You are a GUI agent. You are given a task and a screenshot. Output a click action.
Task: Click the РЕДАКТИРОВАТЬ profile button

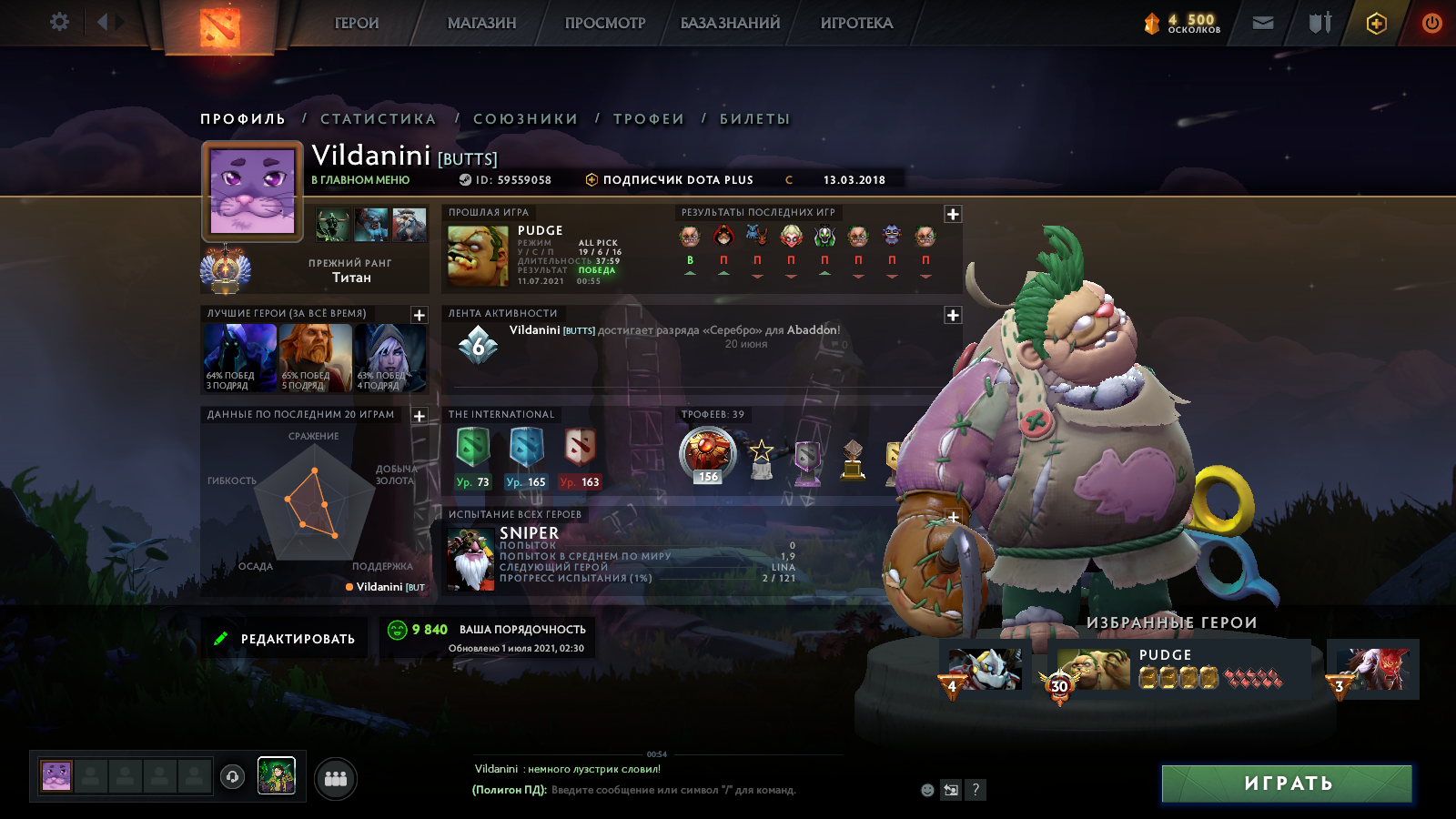pyautogui.click(x=284, y=639)
